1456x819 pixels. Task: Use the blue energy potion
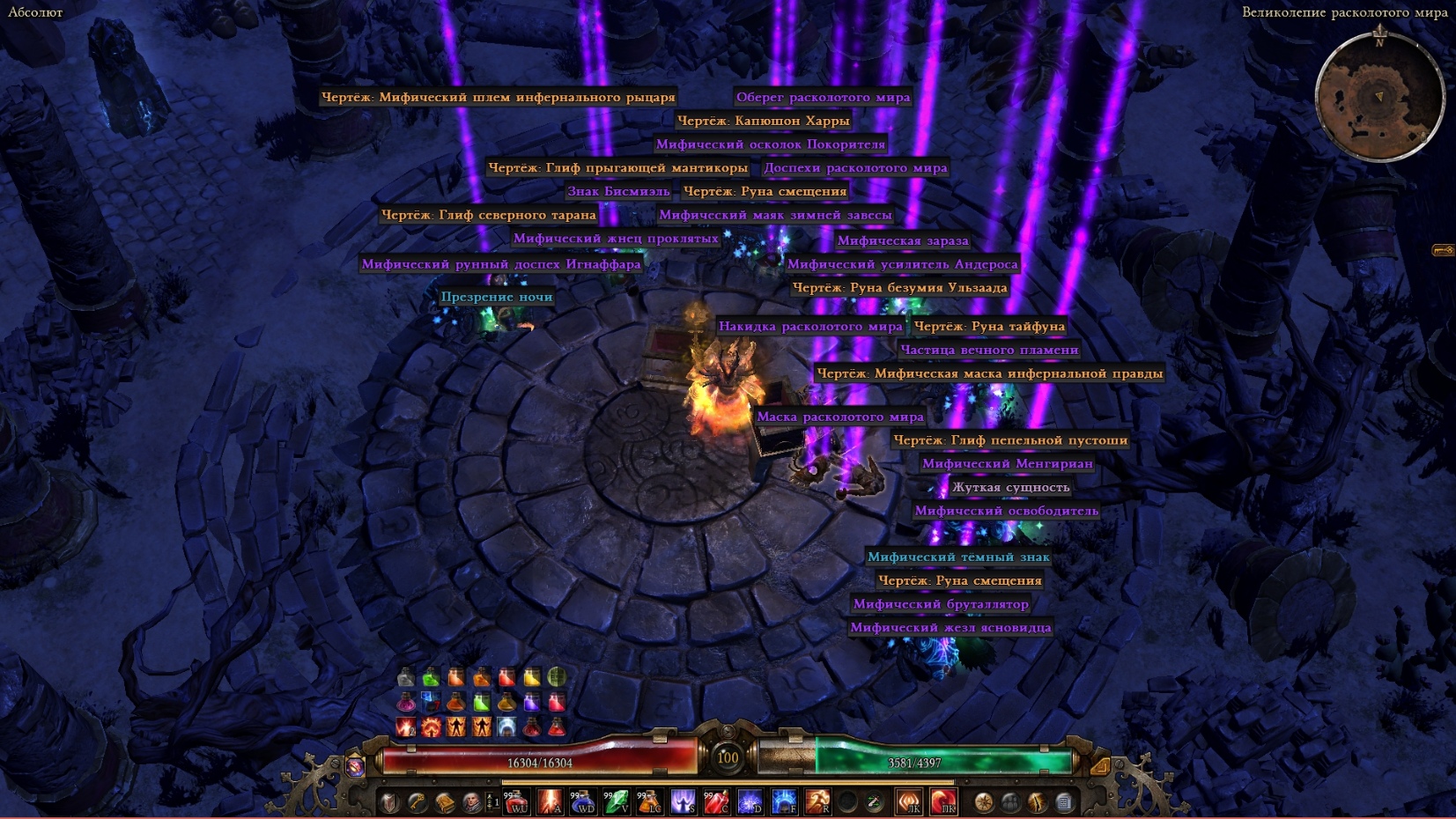[583, 801]
